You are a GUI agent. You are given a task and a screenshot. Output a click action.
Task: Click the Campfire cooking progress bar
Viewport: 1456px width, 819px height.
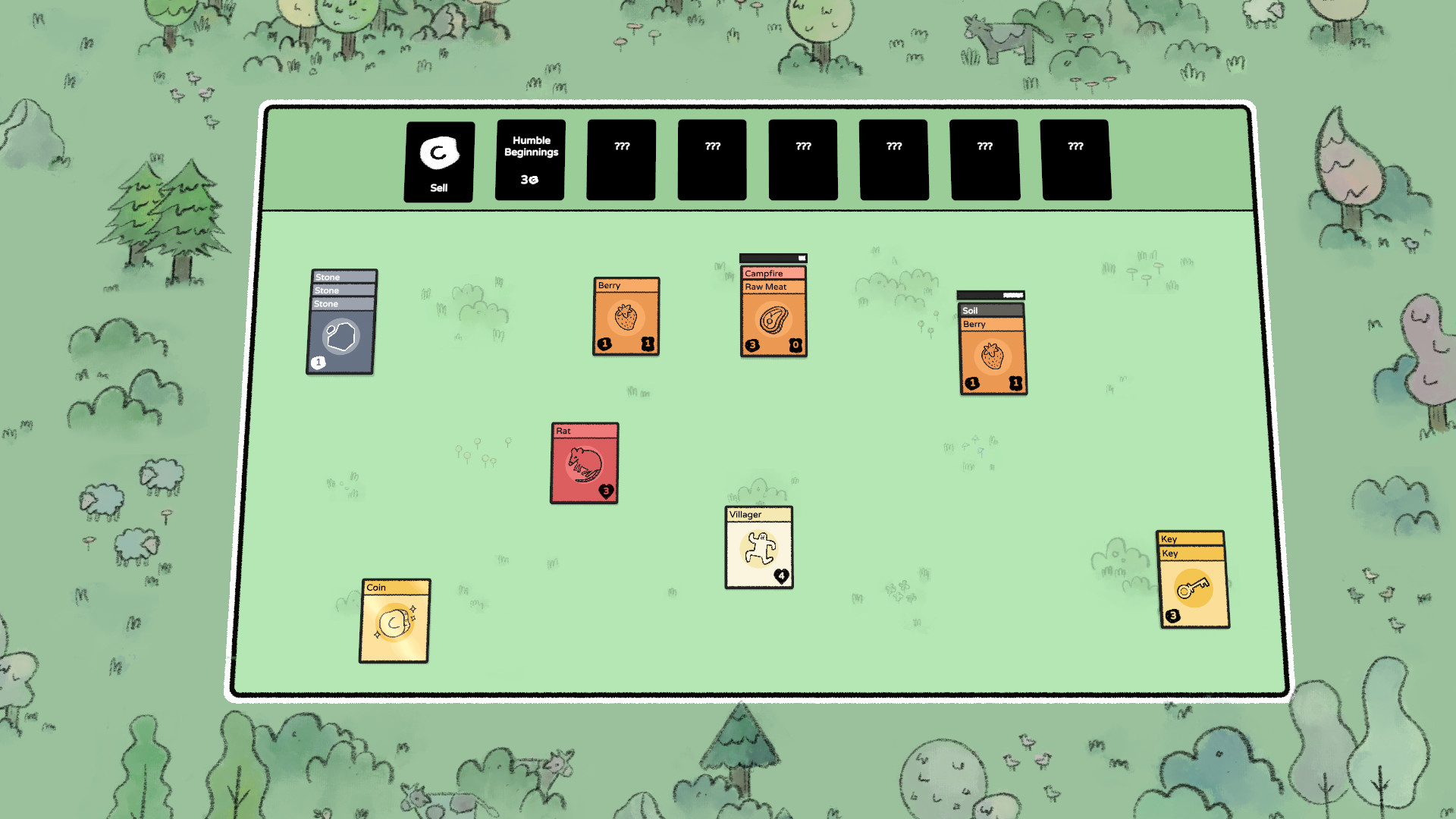pos(773,259)
